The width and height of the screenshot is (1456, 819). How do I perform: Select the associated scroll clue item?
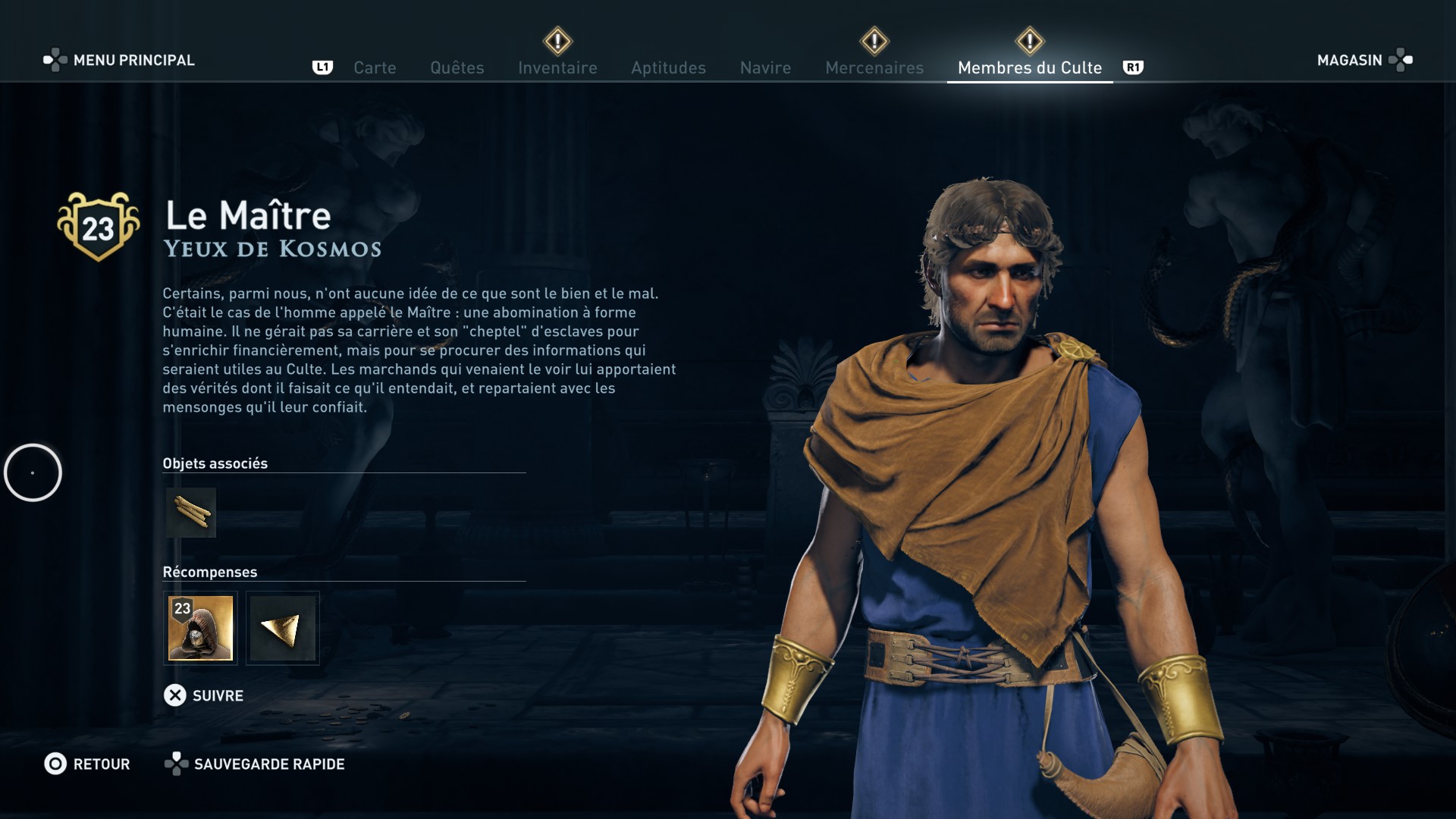coord(191,513)
